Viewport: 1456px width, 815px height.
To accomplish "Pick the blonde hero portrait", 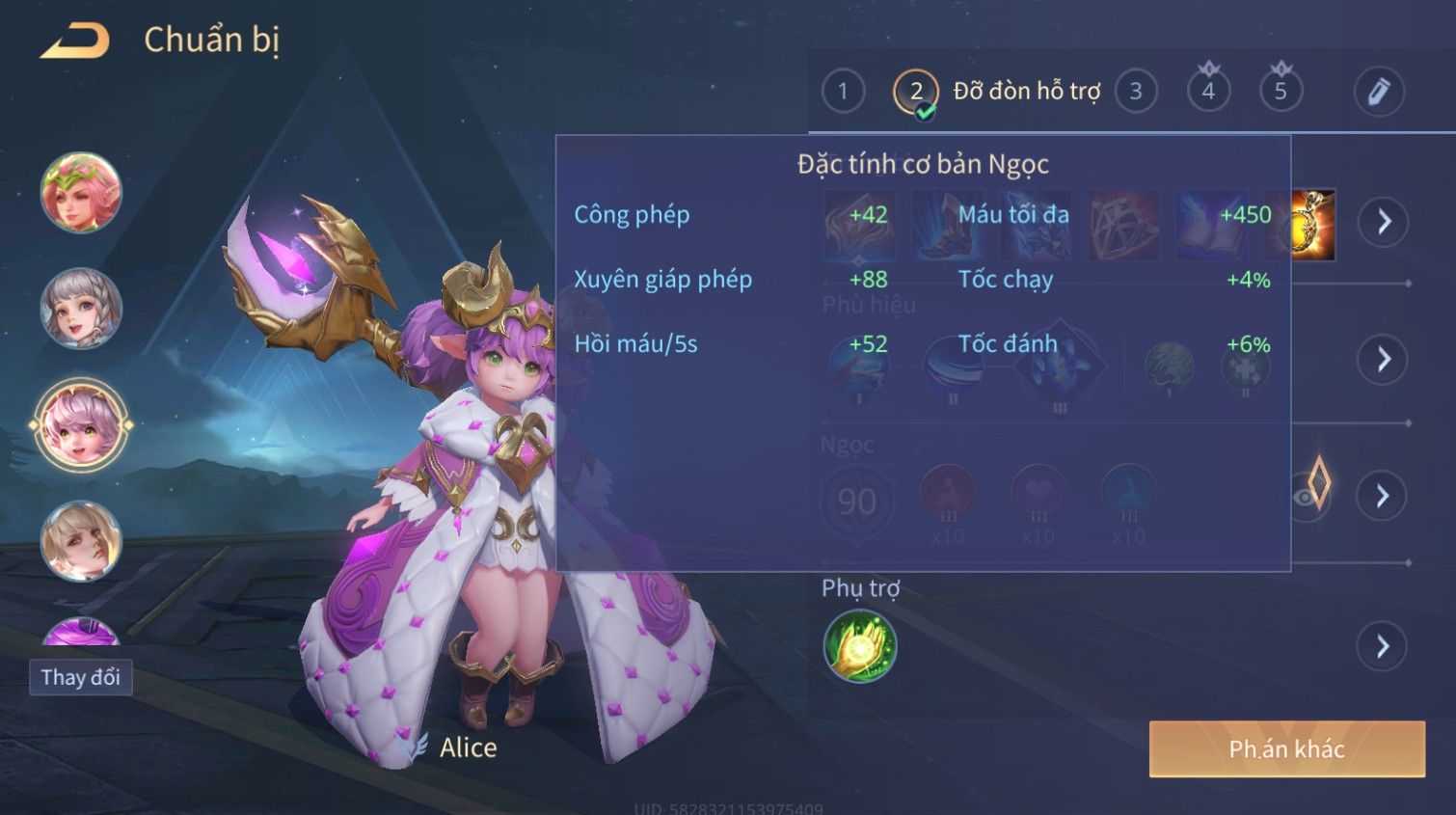I will 81,540.
